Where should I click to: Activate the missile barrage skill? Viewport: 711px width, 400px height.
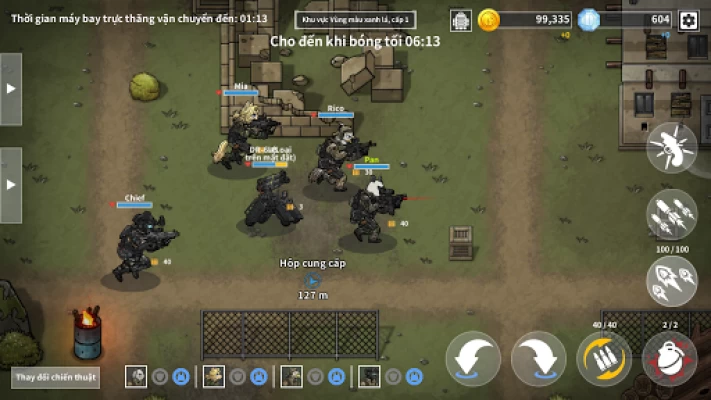(x=671, y=214)
